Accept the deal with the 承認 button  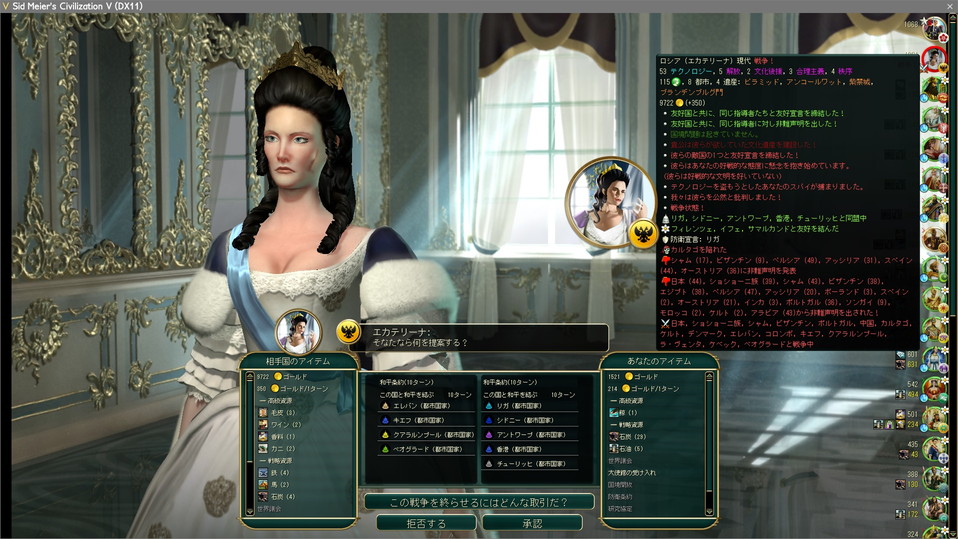point(531,523)
